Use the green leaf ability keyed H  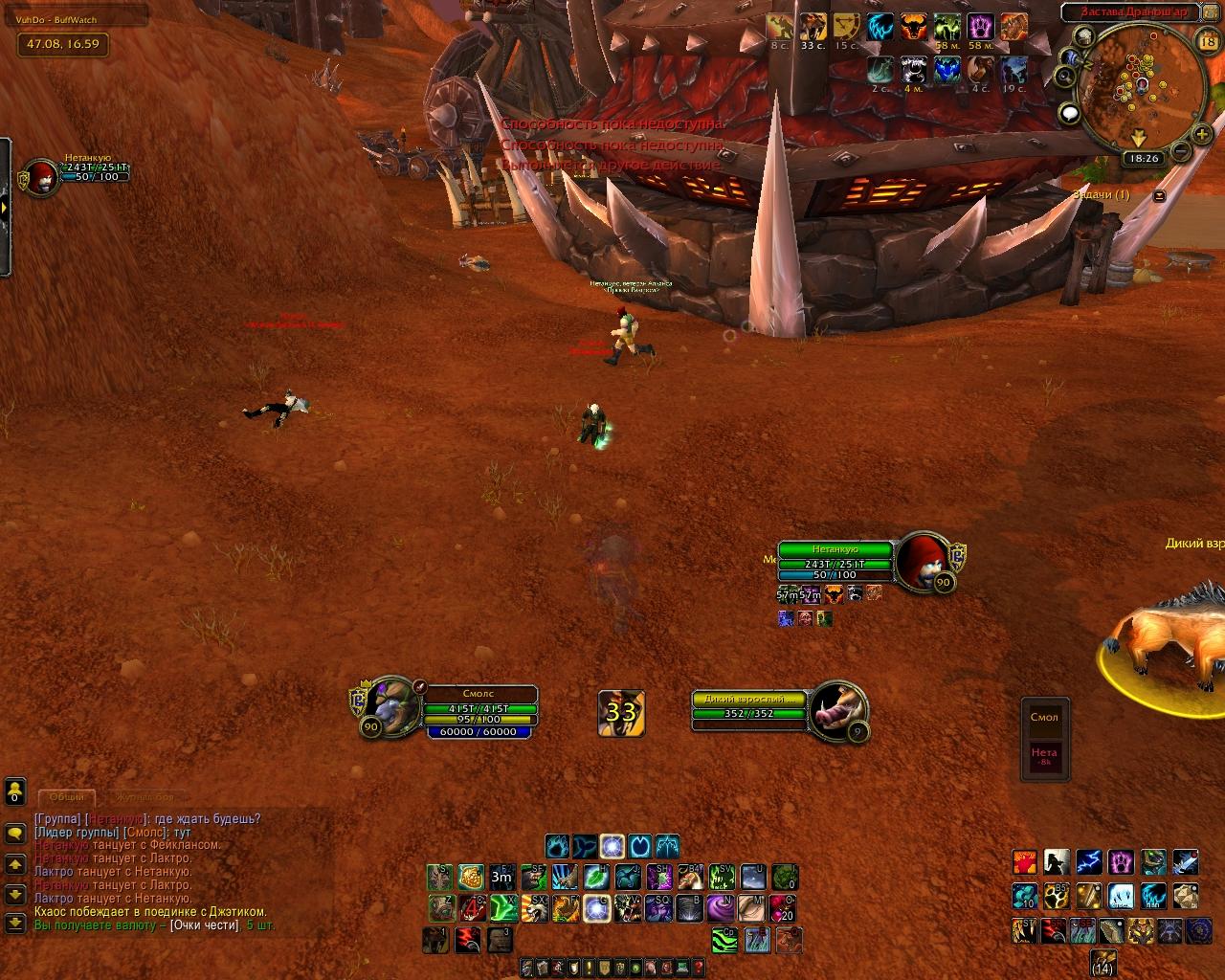(x=595, y=876)
